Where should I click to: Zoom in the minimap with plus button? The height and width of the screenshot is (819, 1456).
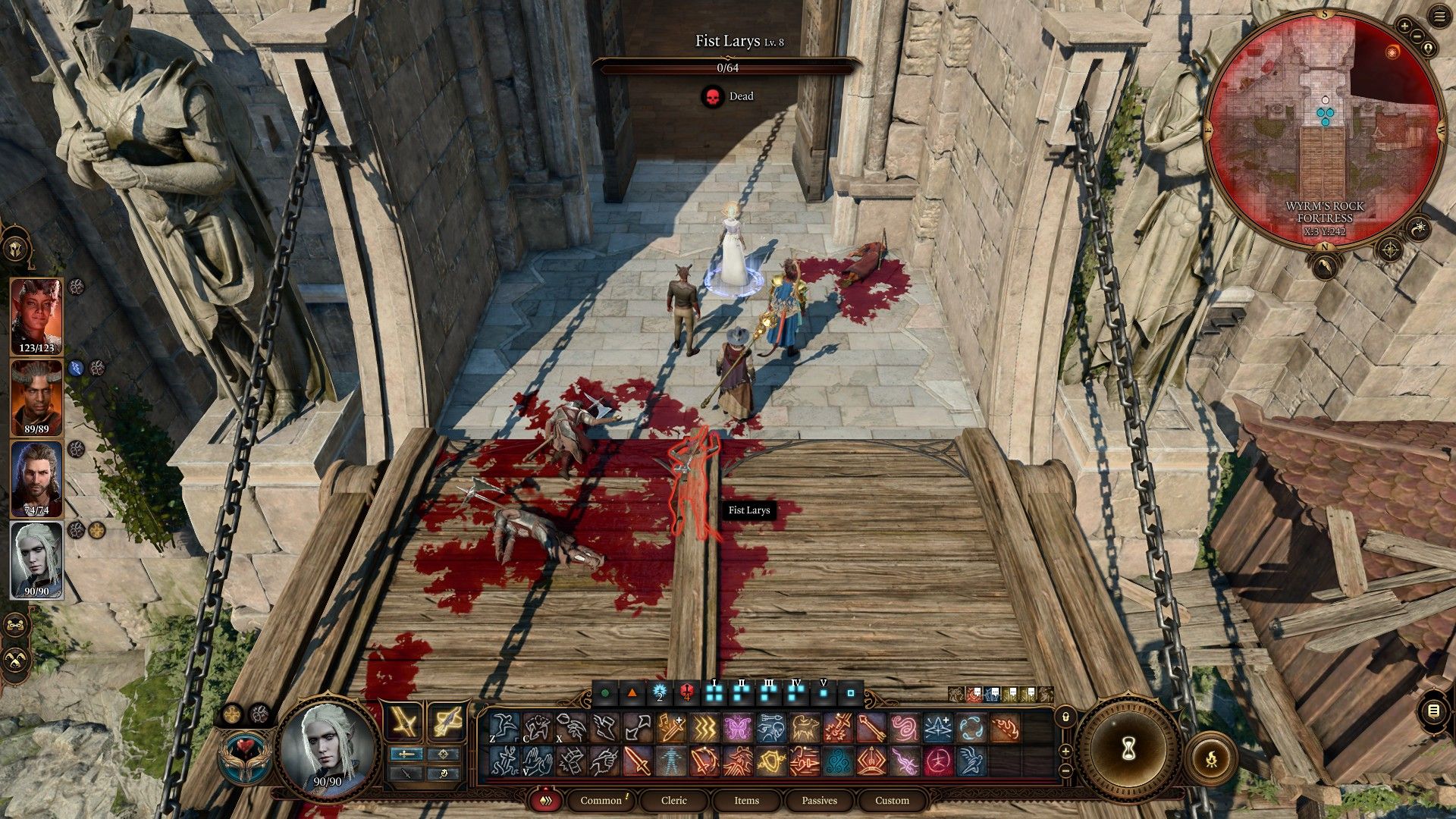coord(1404,26)
